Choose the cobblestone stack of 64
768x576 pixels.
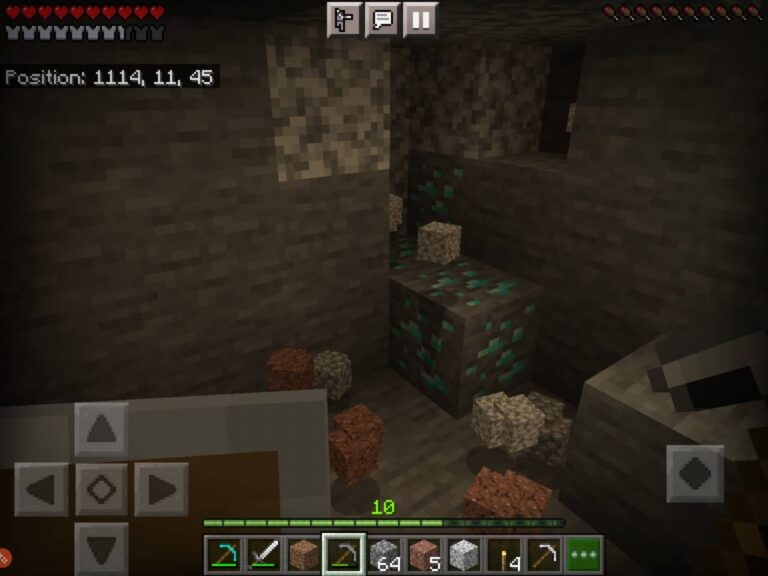[384, 555]
